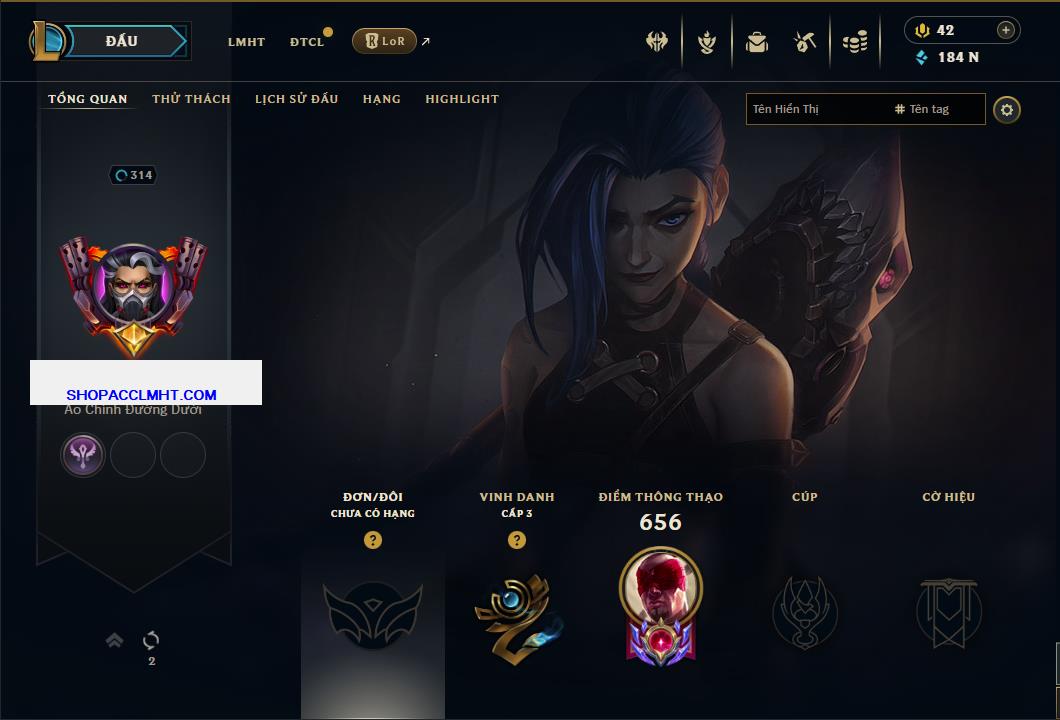The height and width of the screenshot is (720, 1060).
Task: Open the backpack icon in top bar
Action: tap(756, 42)
